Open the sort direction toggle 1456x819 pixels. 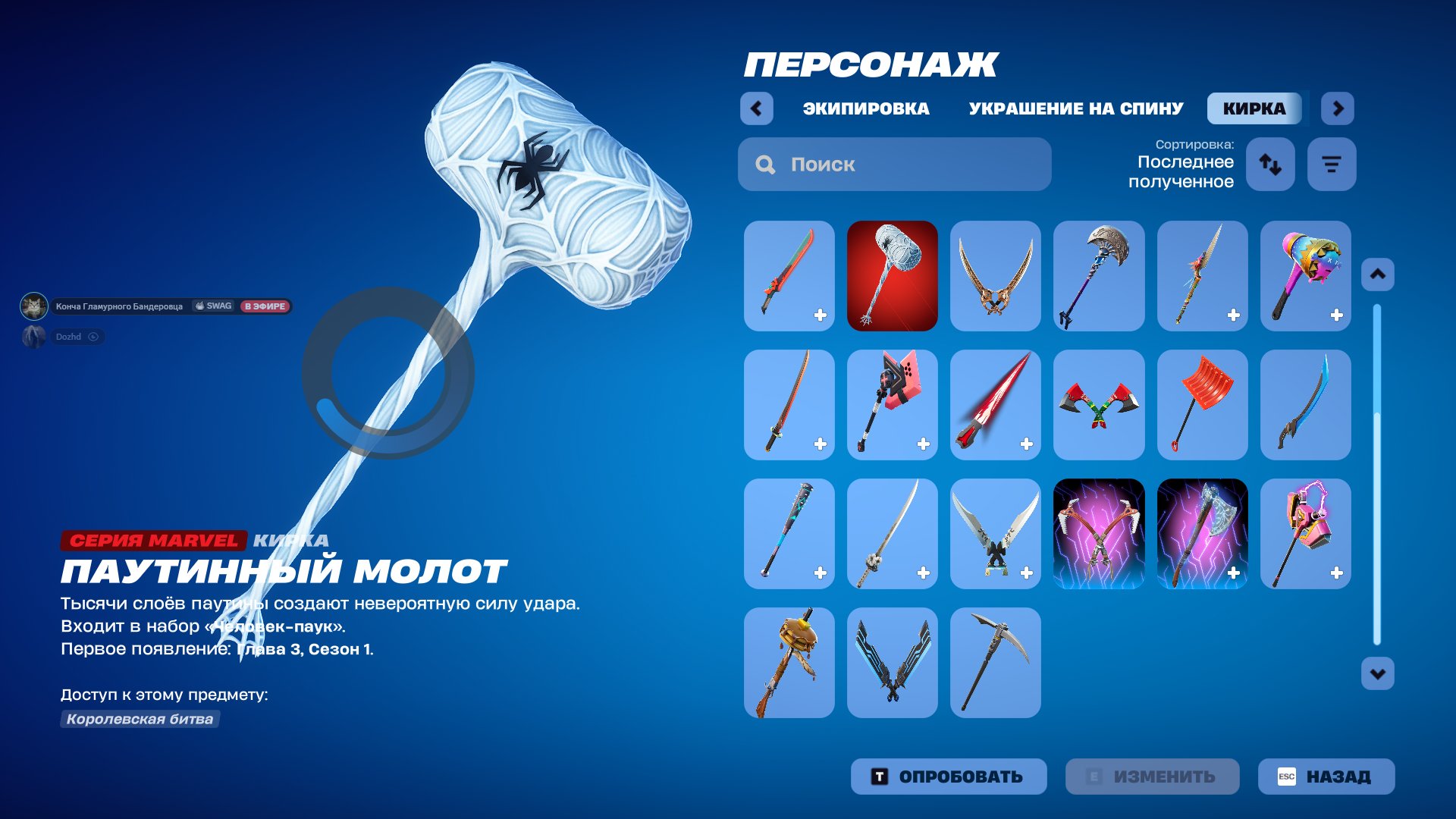tap(1270, 164)
